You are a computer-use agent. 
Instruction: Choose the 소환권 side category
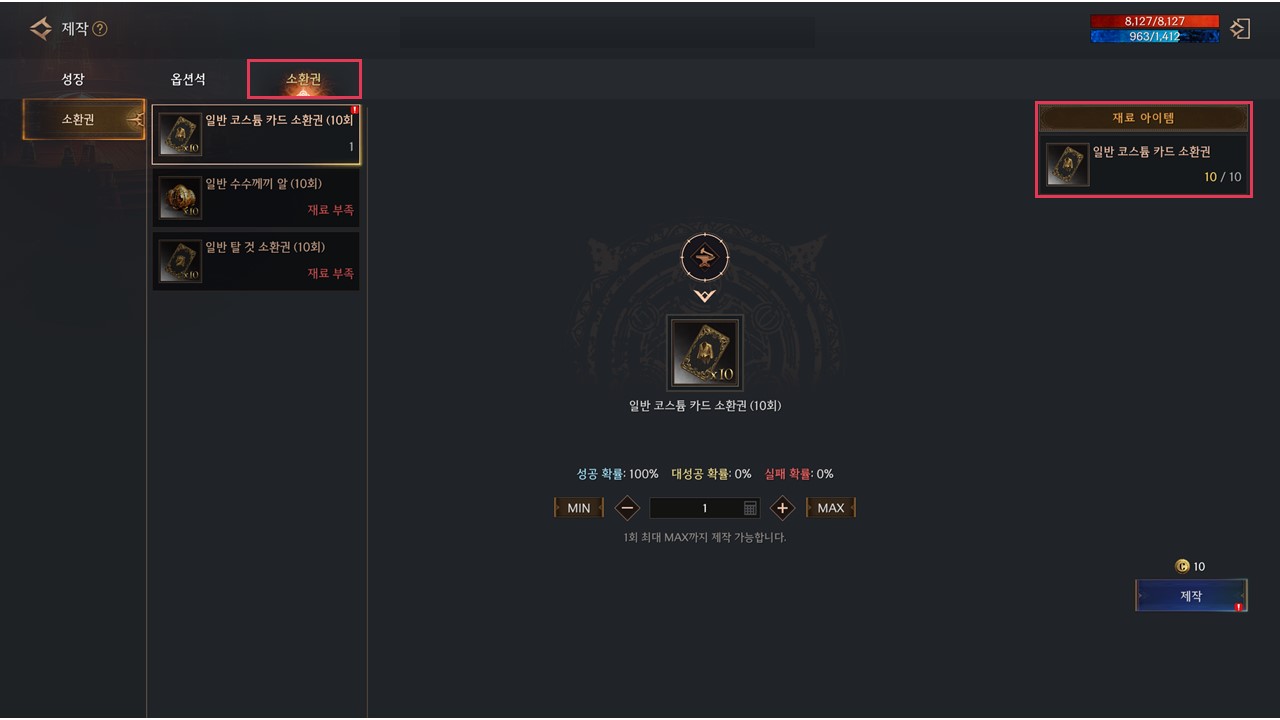[84, 120]
